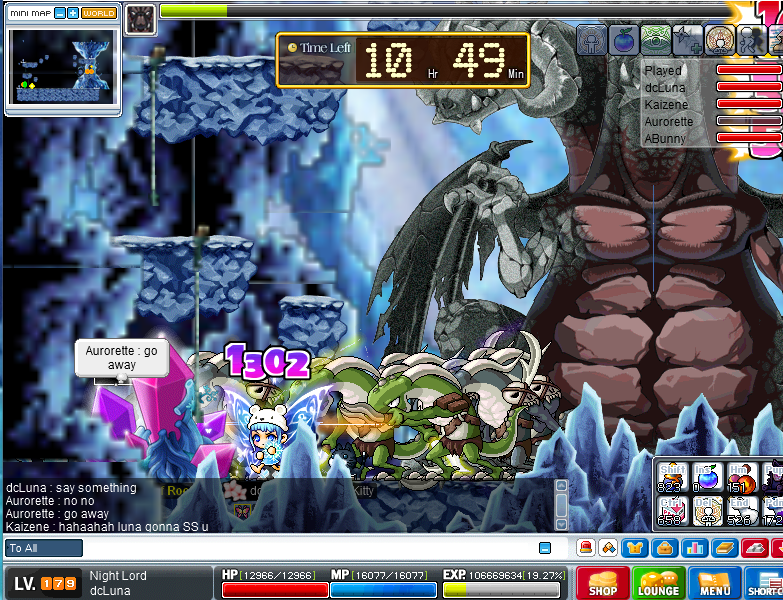
Task: Open the Lounge button
Action: pos(658,584)
